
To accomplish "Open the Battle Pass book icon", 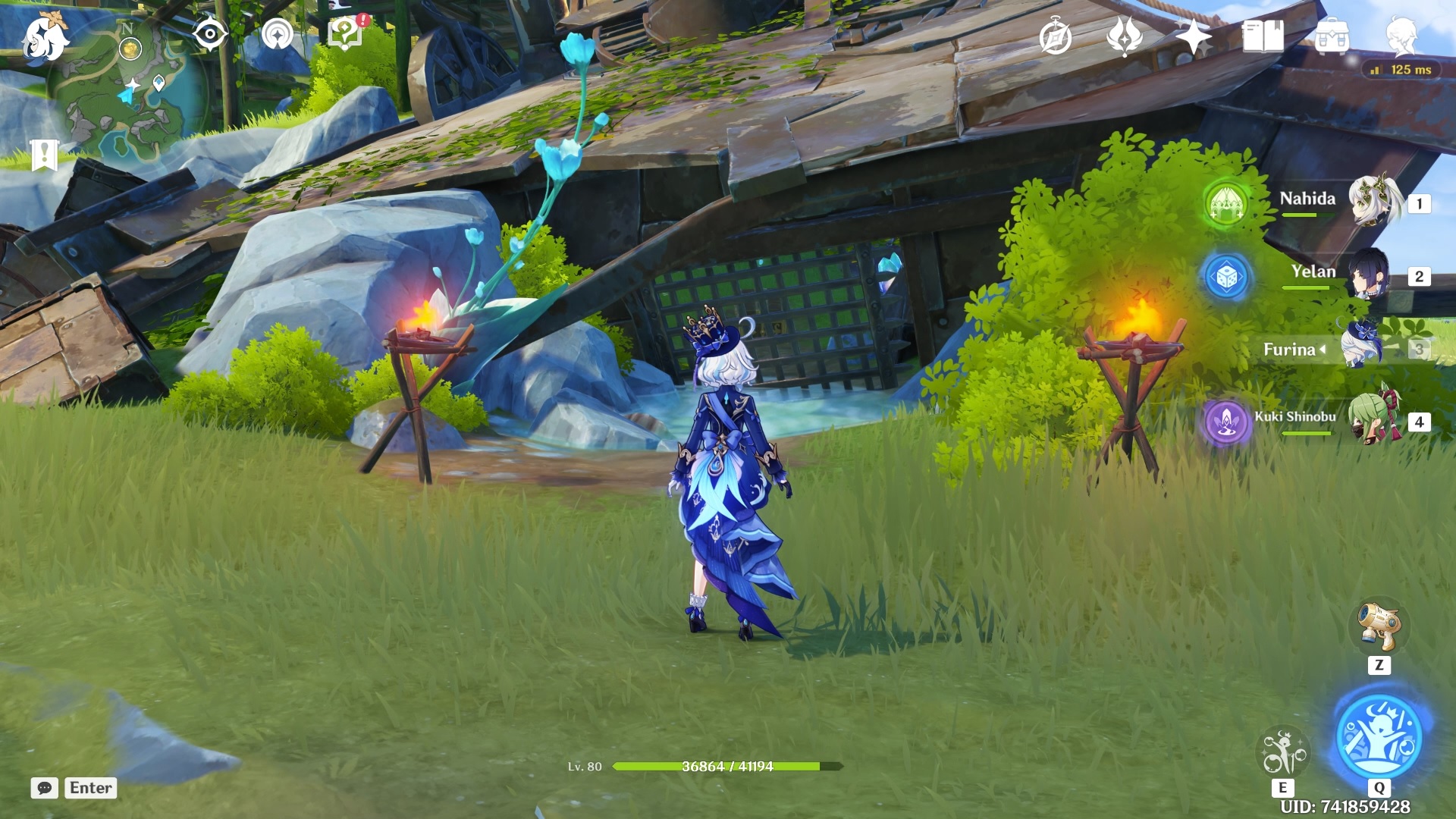I will click(x=1263, y=36).
